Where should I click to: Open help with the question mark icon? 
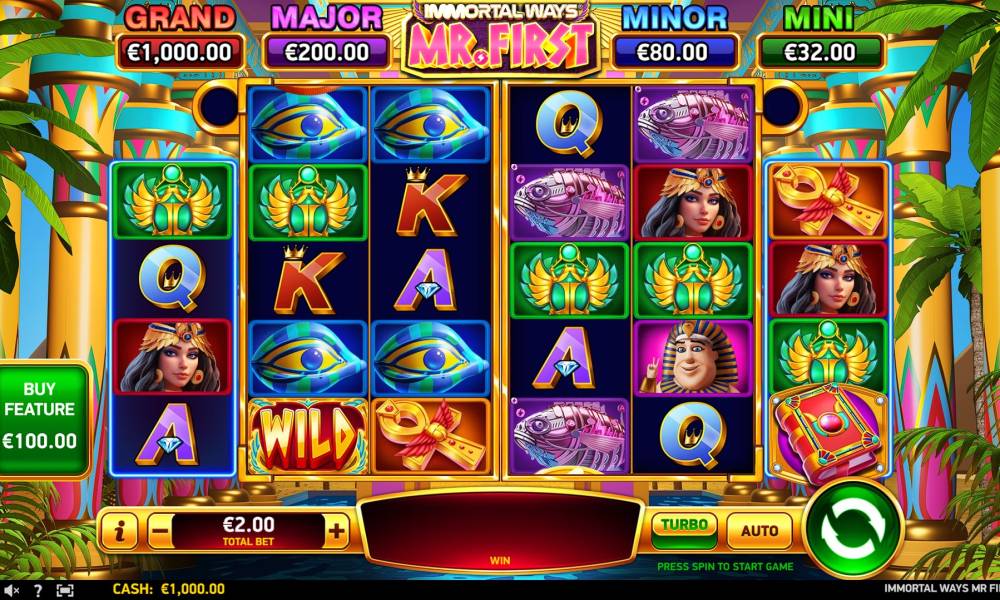pyautogui.click(x=38, y=590)
